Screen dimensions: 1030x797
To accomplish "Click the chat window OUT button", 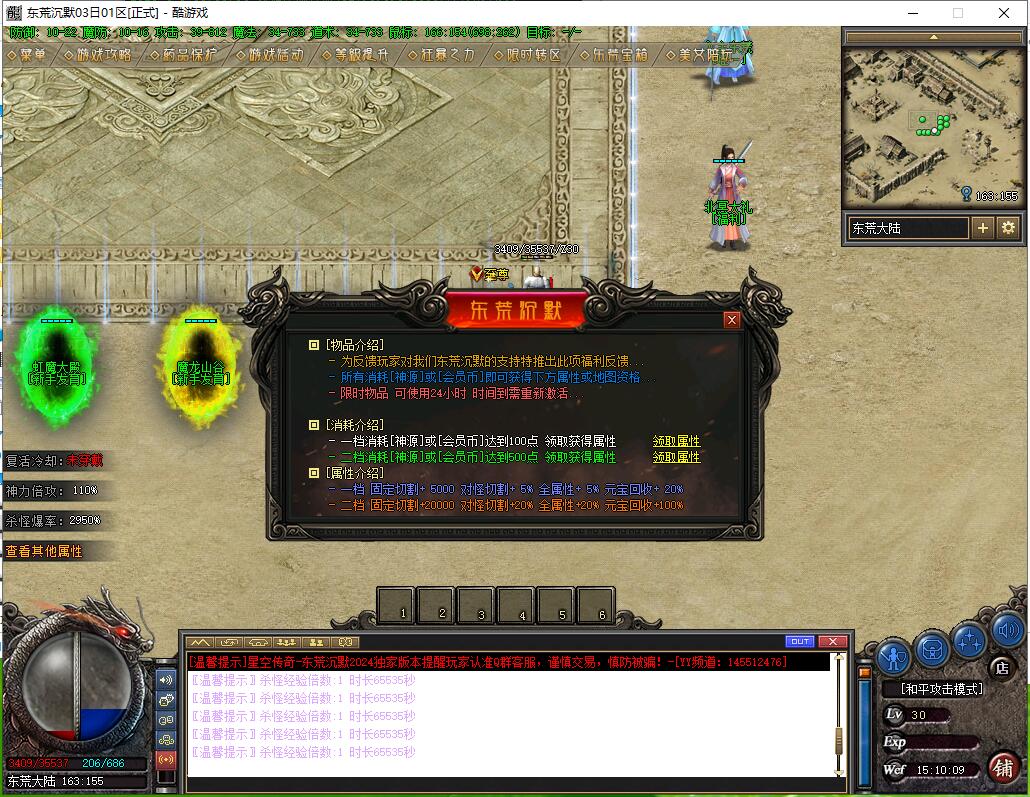I will coord(800,642).
